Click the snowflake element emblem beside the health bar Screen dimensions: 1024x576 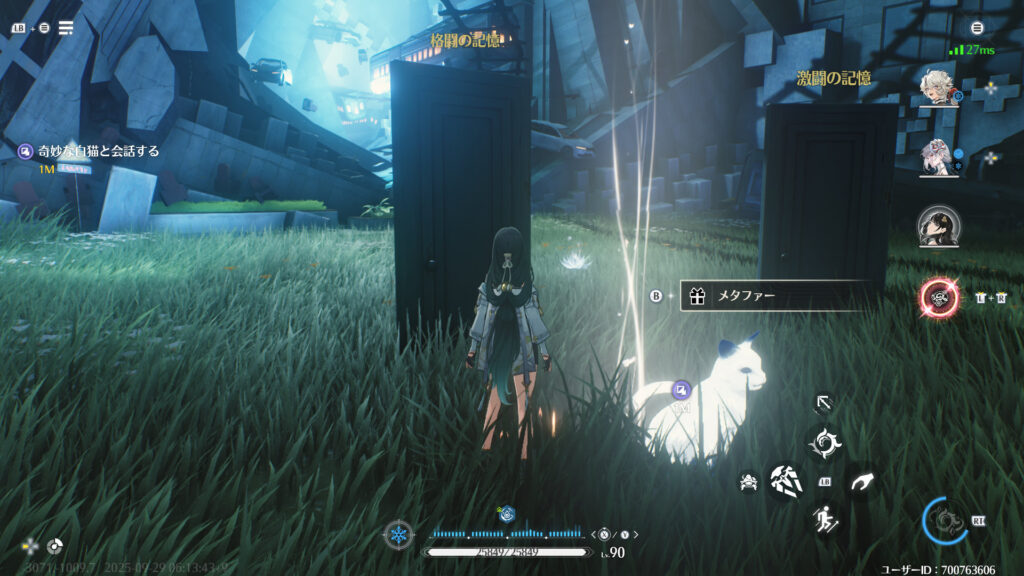coord(398,536)
